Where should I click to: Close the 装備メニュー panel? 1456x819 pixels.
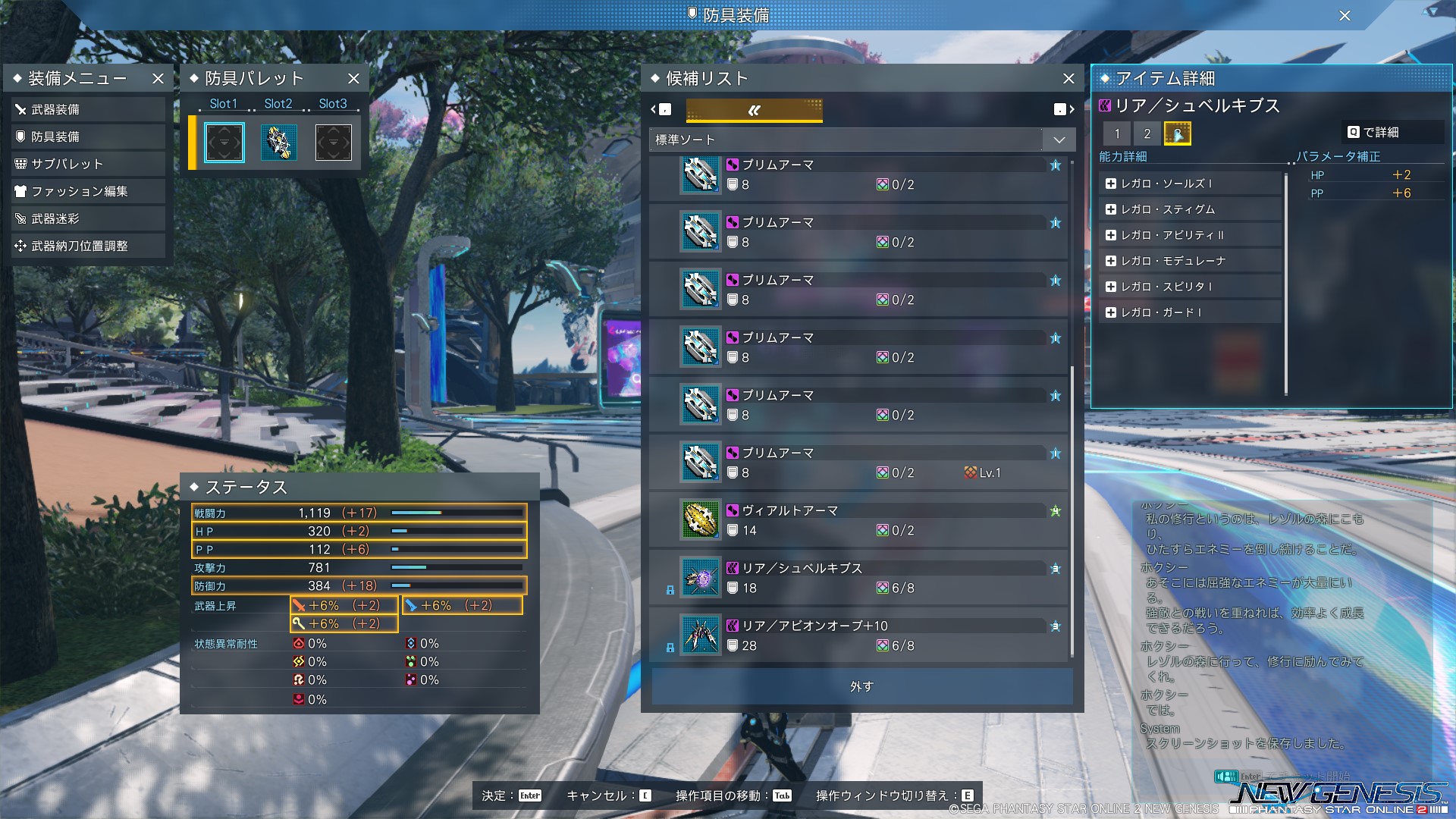pos(158,79)
